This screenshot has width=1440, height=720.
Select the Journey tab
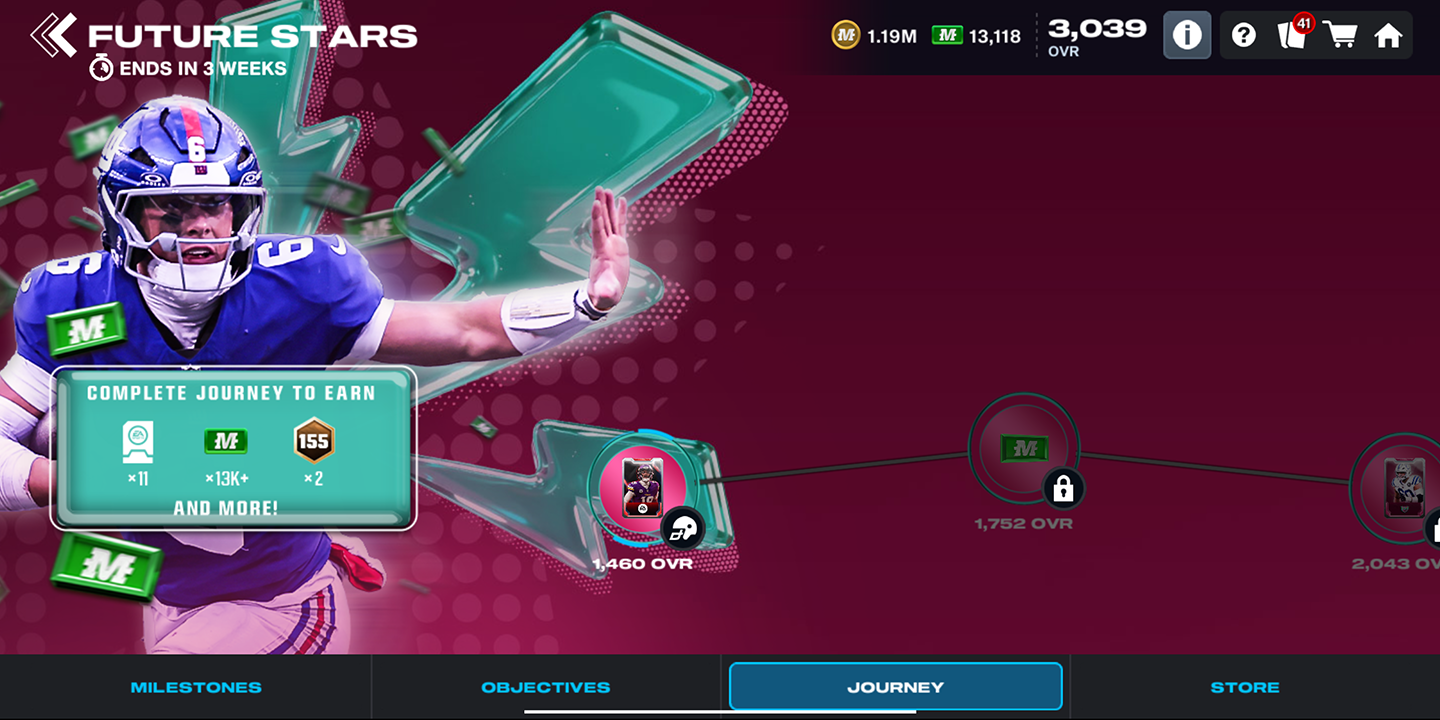click(x=895, y=687)
